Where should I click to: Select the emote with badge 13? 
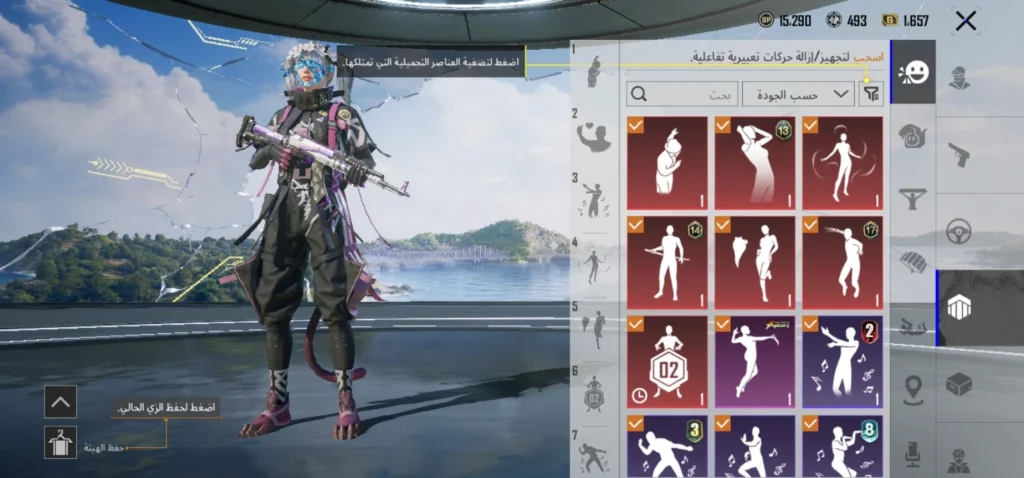coord(754,163)
